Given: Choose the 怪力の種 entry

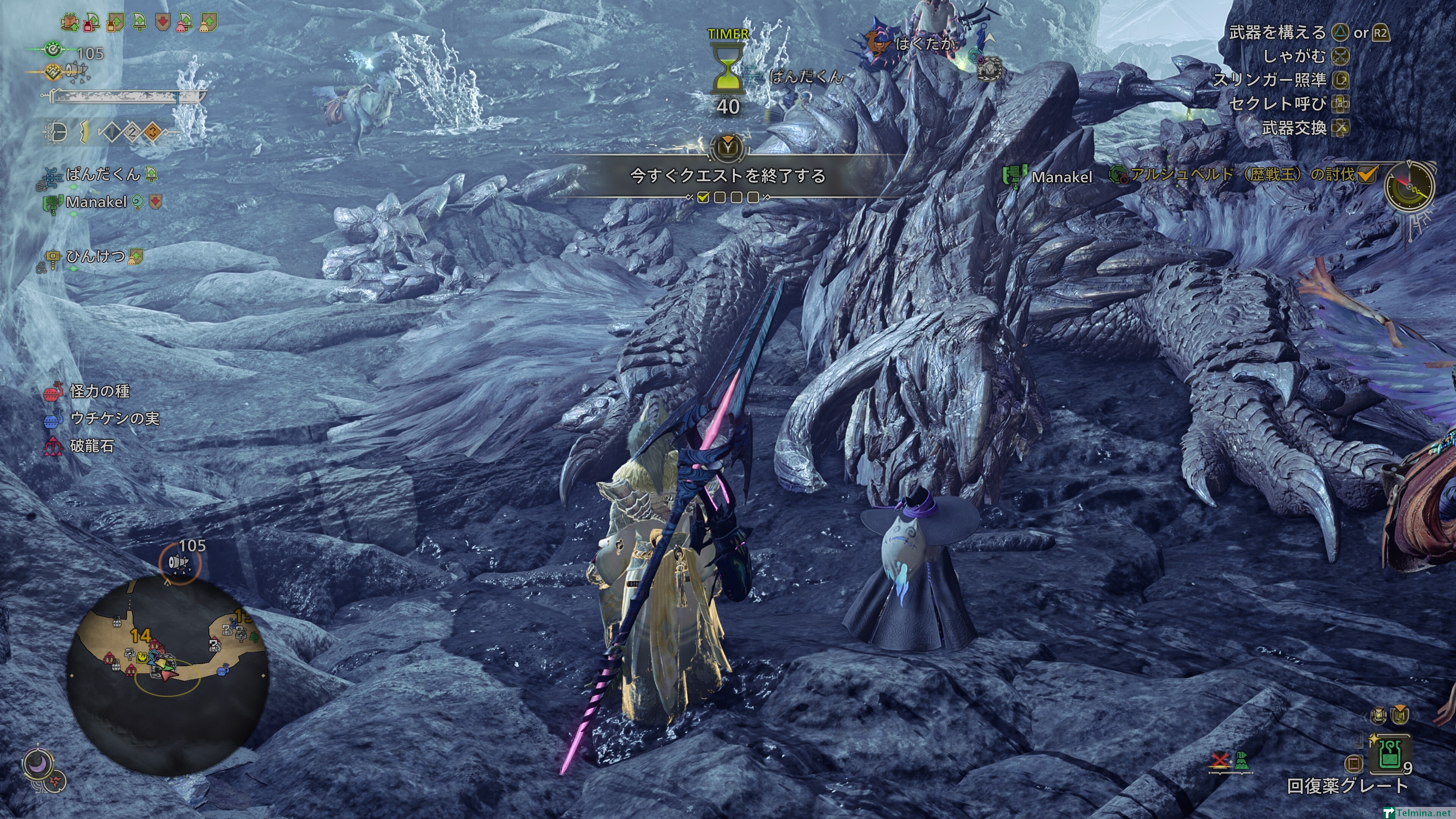Looking at the screenshot, I should [x=99, y=391].
